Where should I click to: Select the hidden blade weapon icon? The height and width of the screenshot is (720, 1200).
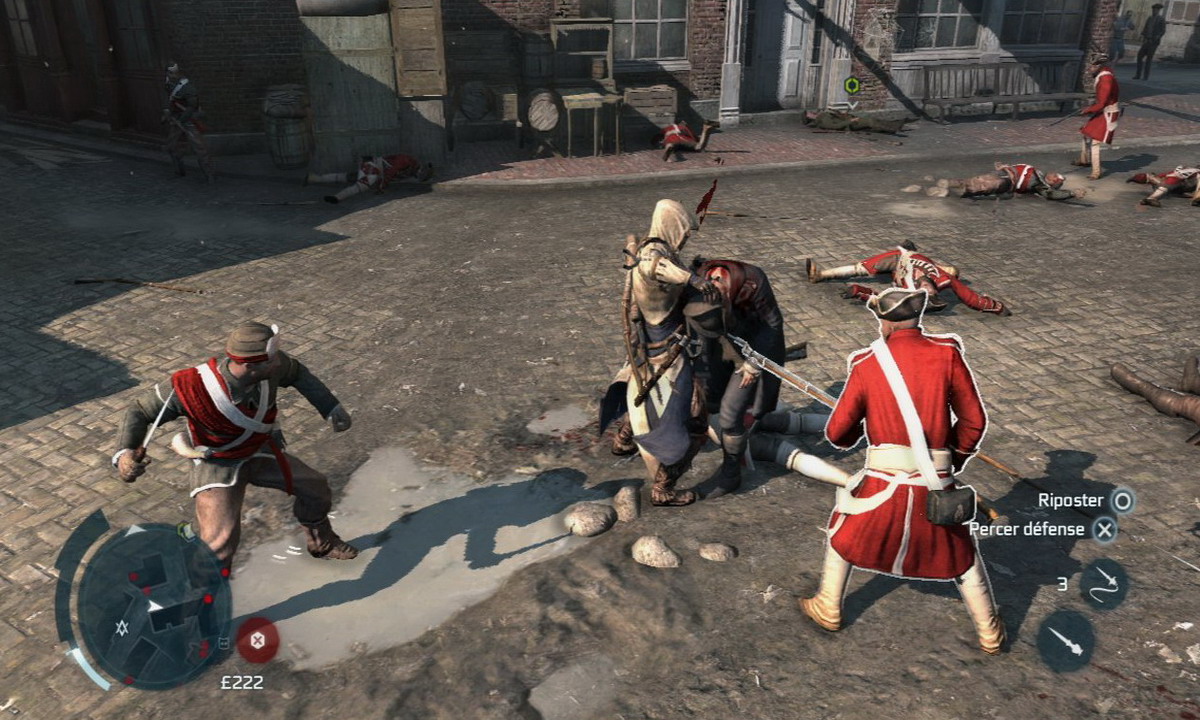(x=1065, y=640)
